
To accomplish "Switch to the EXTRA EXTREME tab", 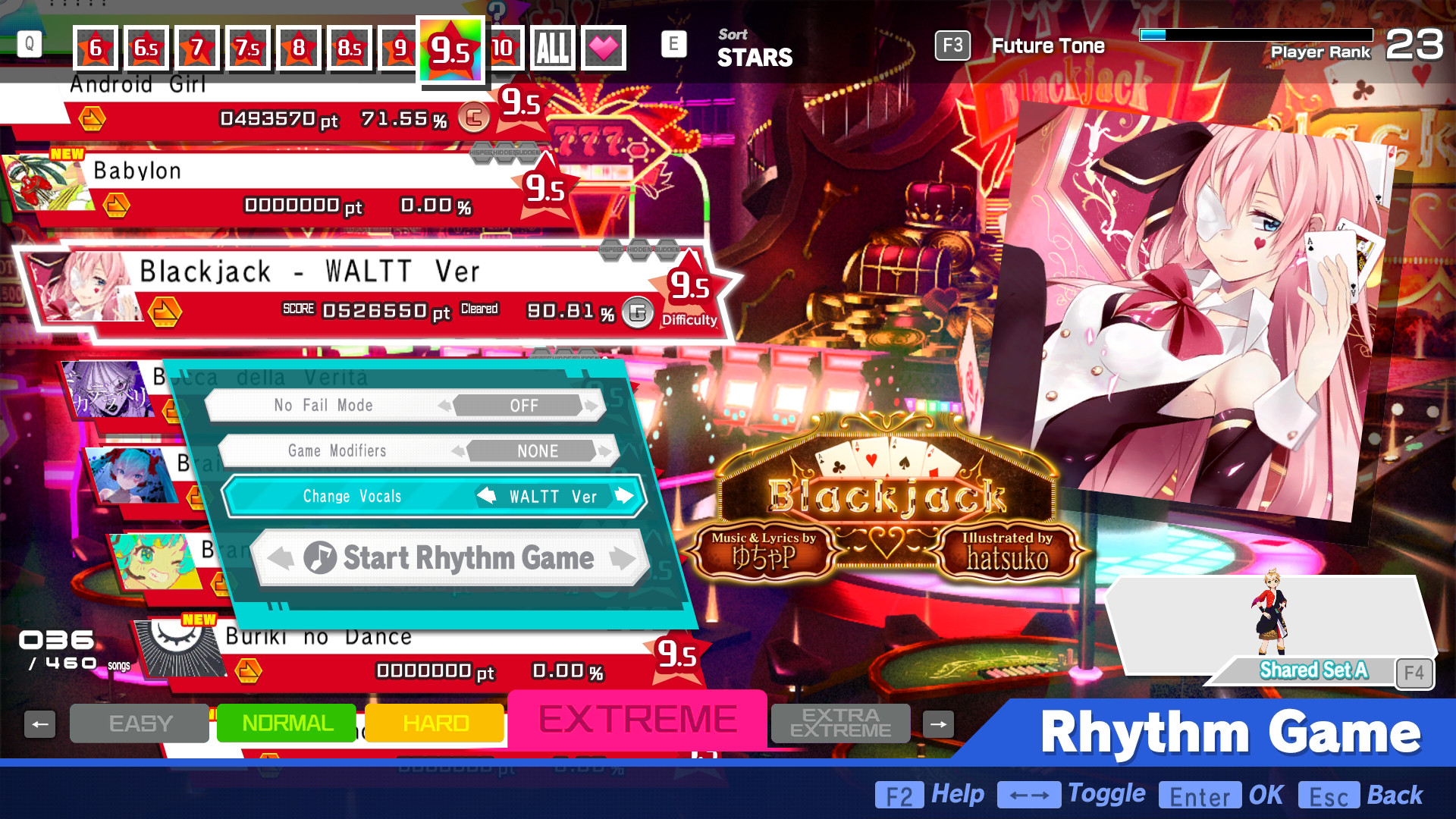I will pos(839,723).
